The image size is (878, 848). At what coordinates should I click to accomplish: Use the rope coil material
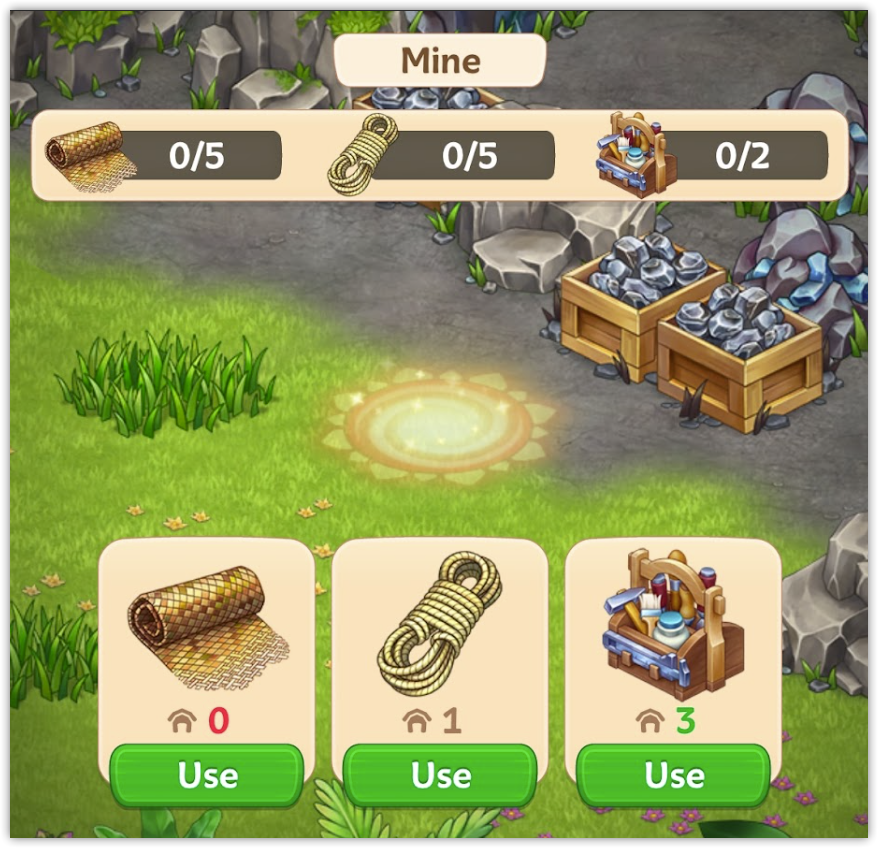click(x=440, y=775)
